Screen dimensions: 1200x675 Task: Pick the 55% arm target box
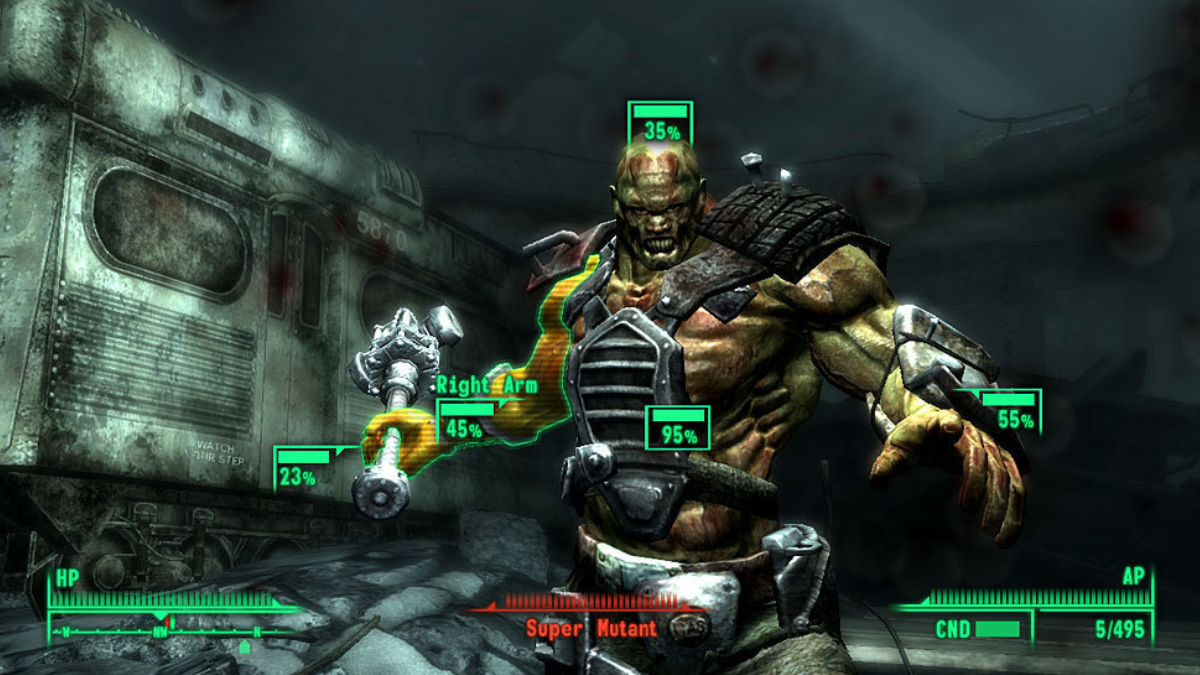(1010, 412)
